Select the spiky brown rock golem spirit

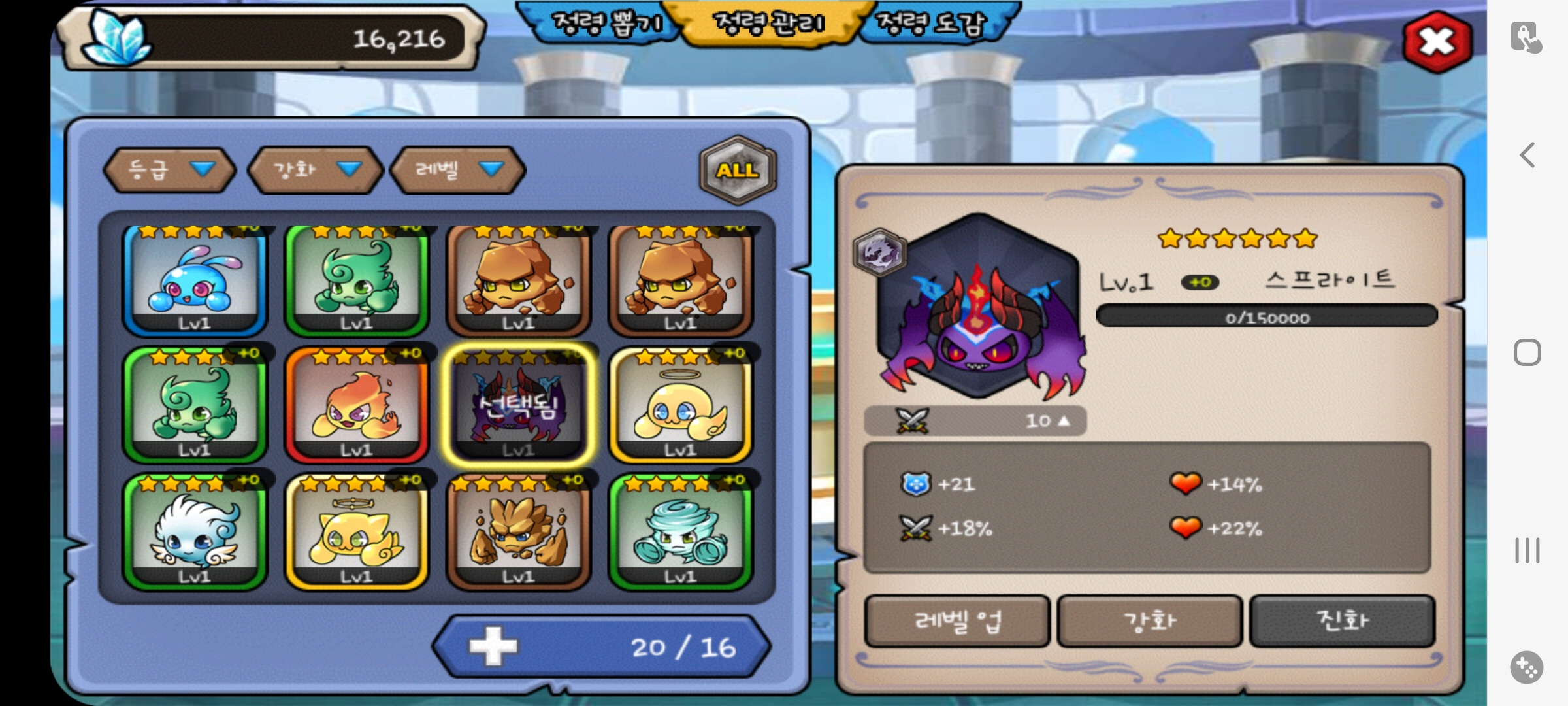[x=519, y=532]
